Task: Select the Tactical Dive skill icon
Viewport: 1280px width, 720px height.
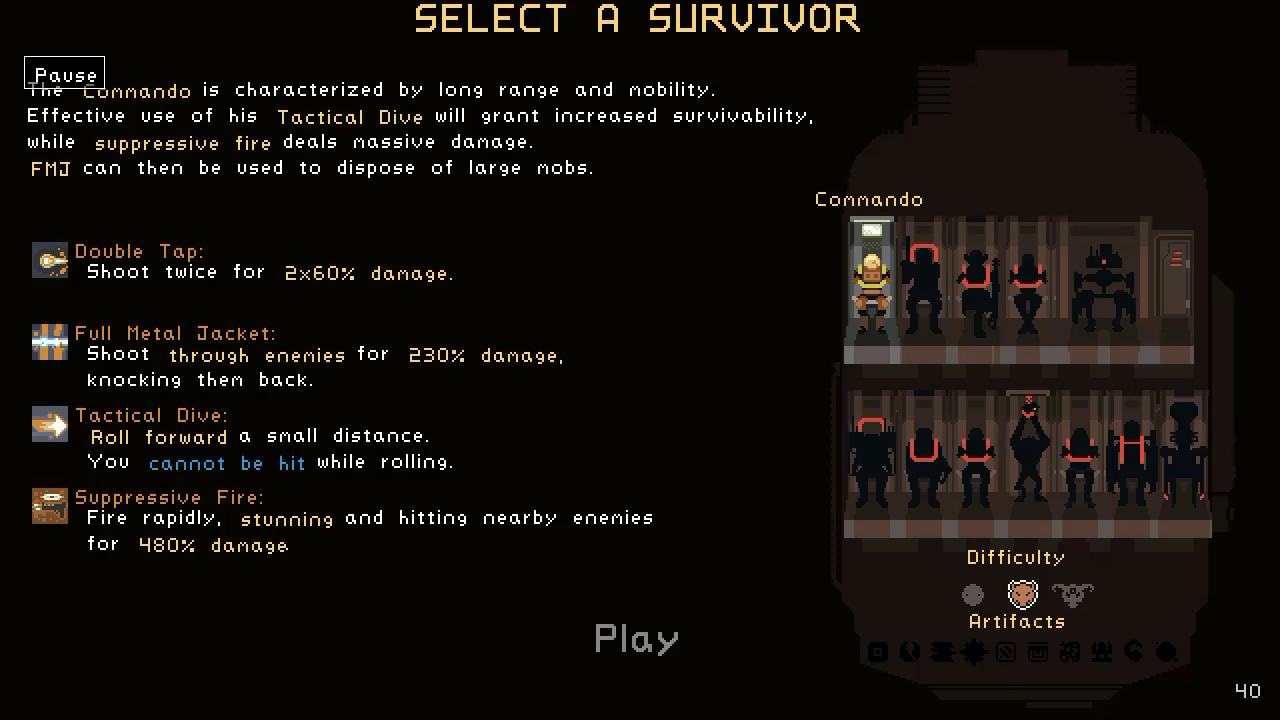Action: (x=50, y=424)
